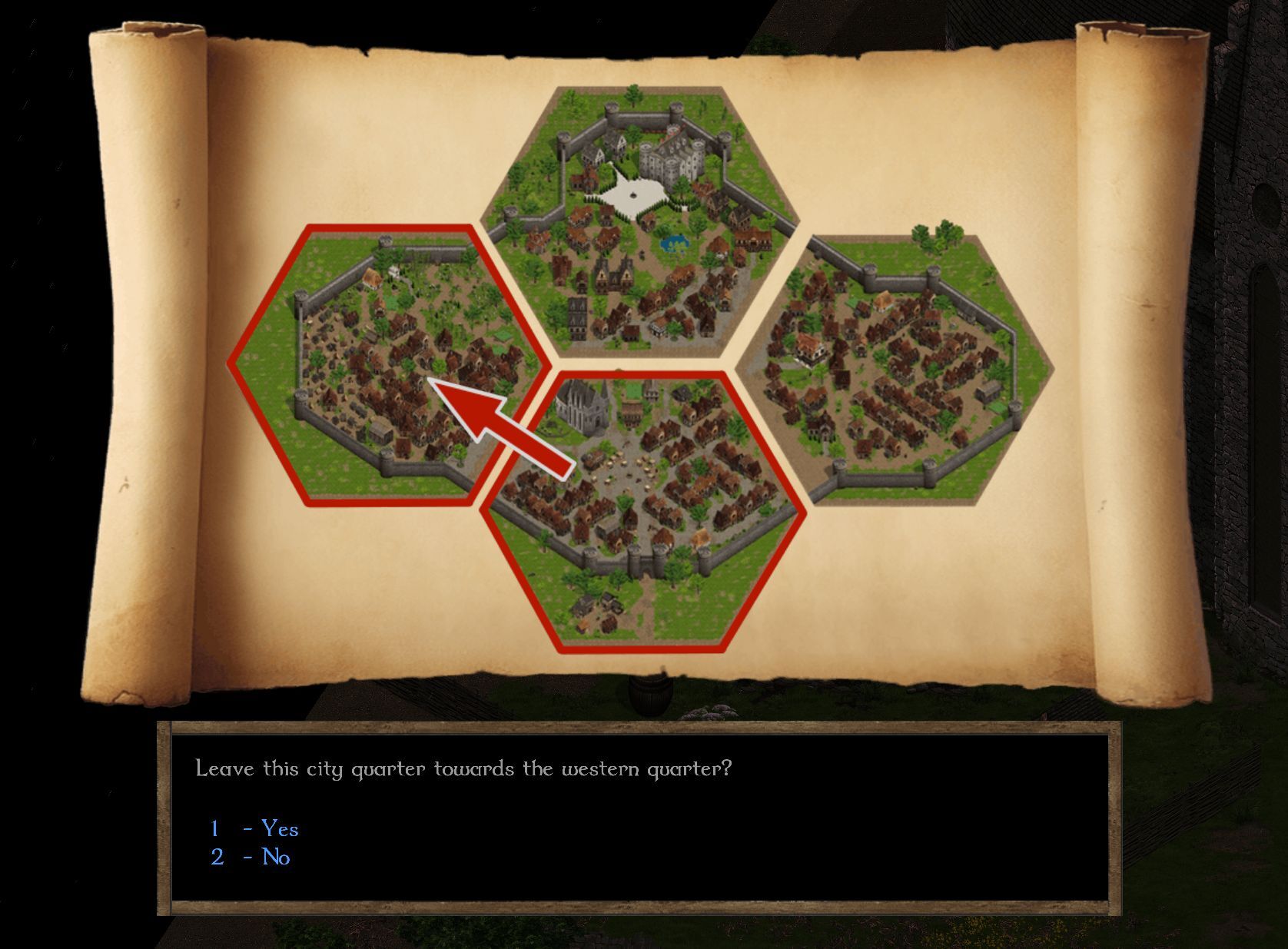Click the white fountain plaza beside the castle

coord(632,193)
